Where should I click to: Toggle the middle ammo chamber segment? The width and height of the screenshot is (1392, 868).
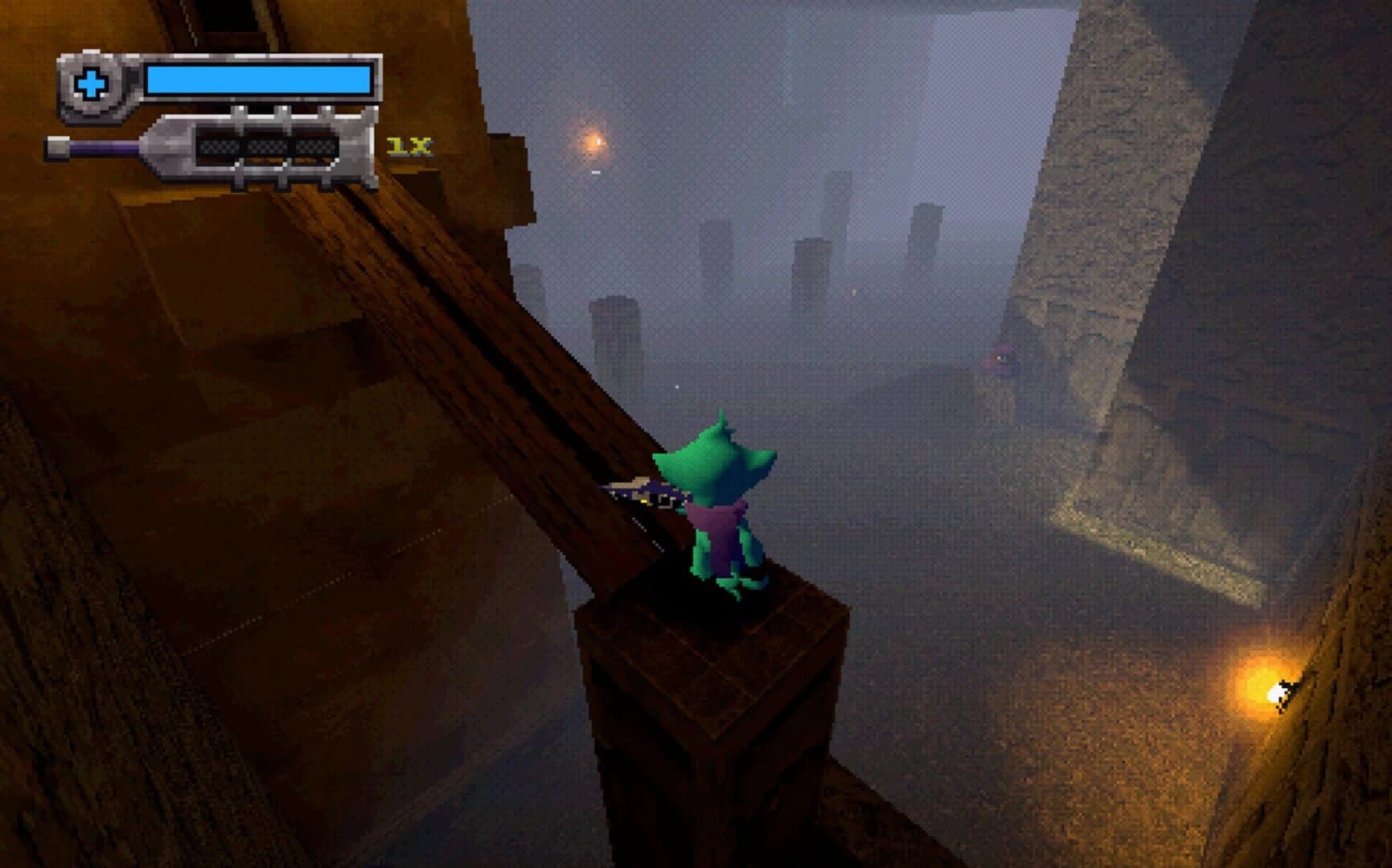264,148
